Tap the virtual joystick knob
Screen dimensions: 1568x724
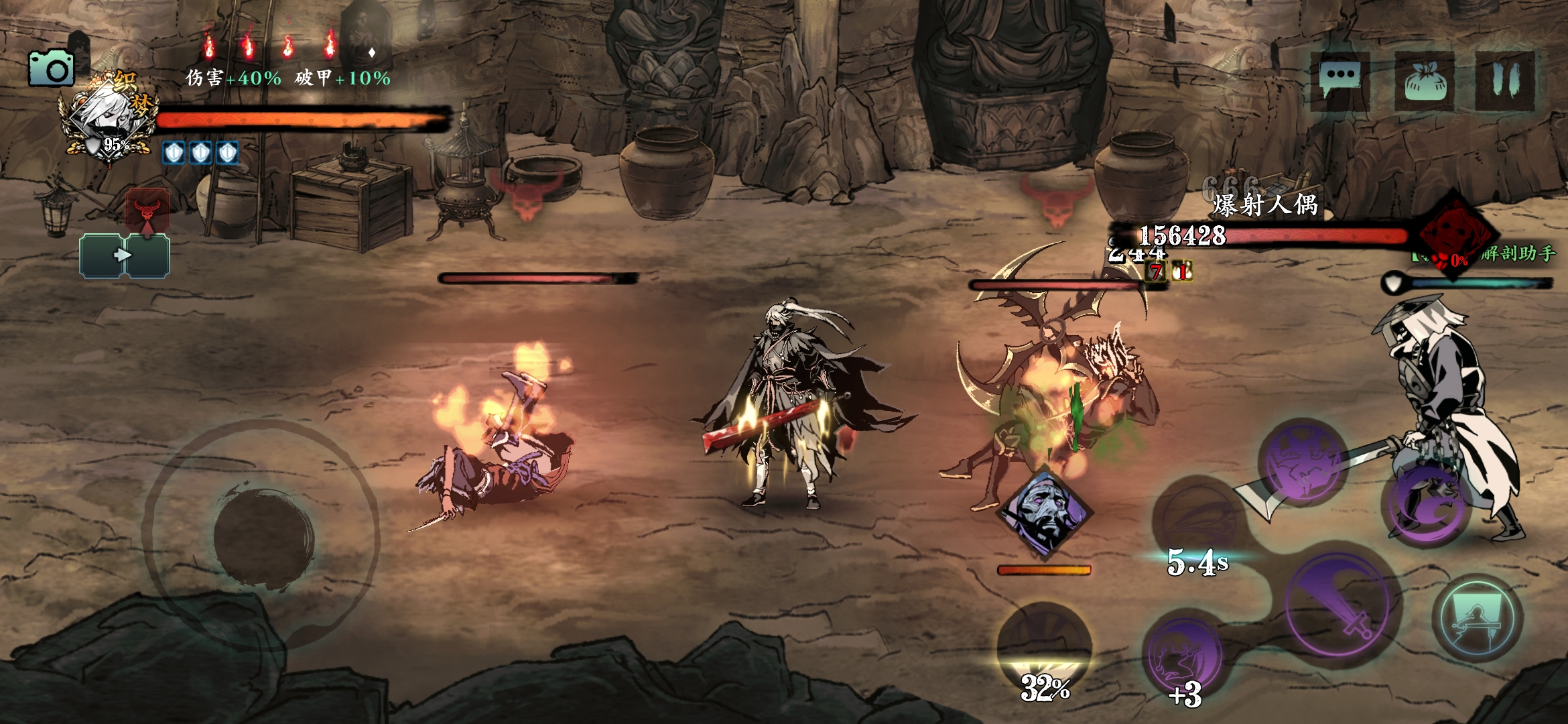point(263,538)
